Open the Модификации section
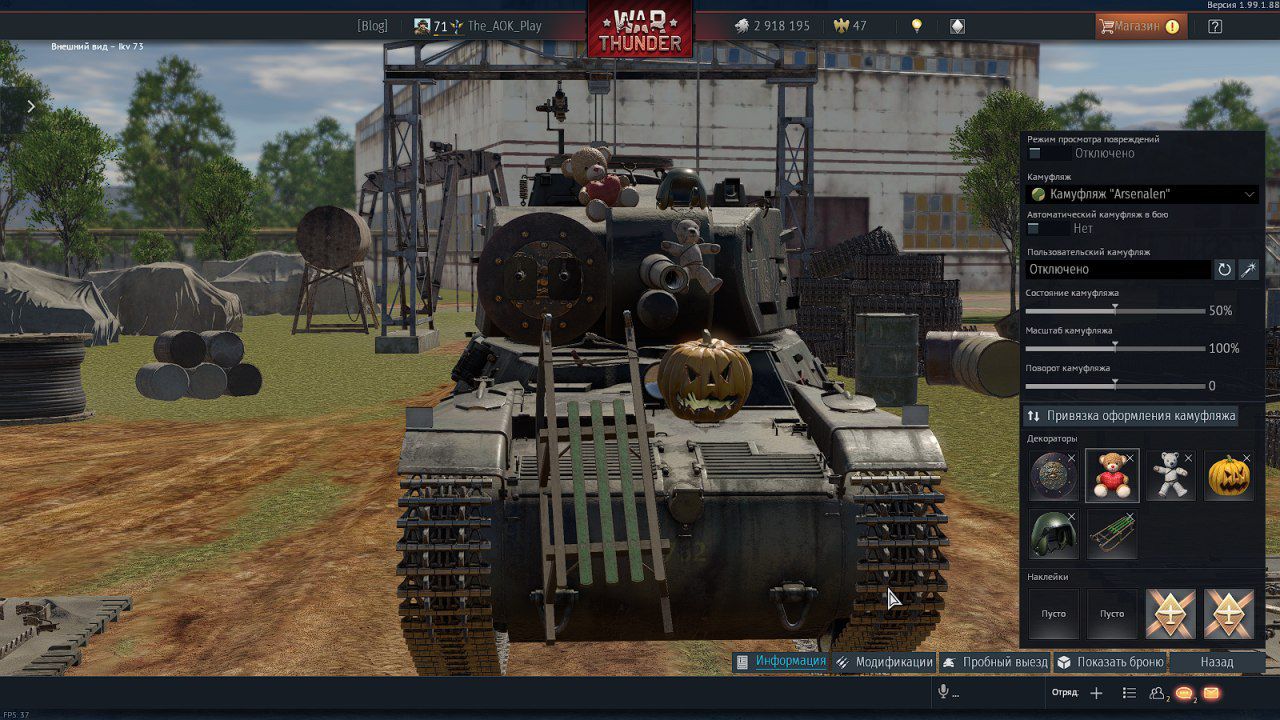 [884, 662]
